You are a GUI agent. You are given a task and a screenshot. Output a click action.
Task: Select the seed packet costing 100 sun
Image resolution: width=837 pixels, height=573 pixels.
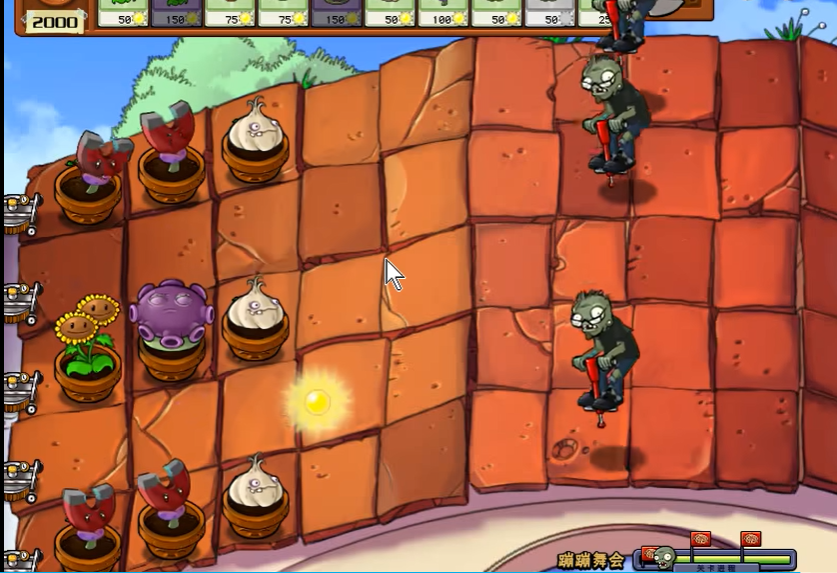coord(443,12)
